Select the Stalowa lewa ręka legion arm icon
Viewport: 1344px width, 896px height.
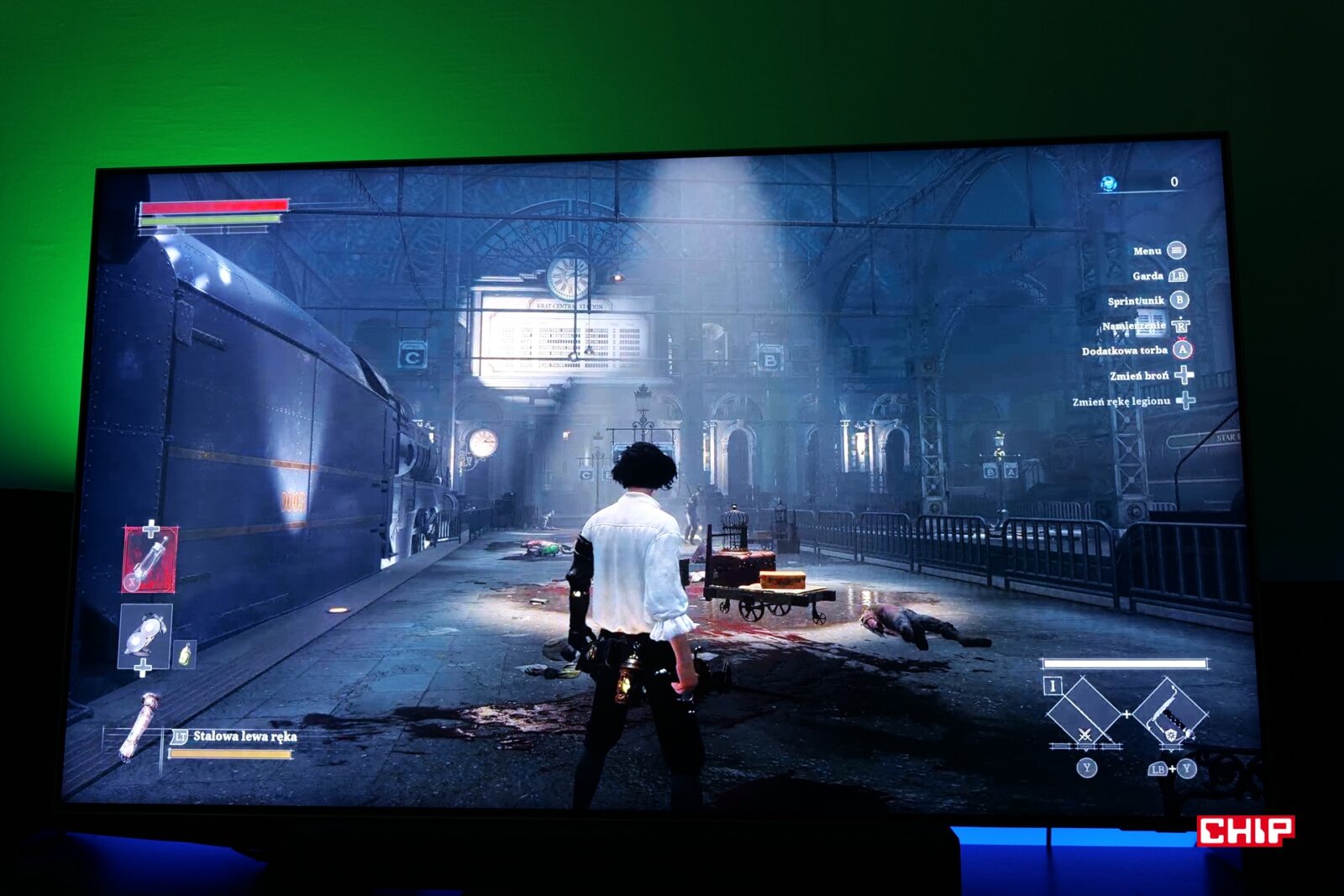coord(138,726)
